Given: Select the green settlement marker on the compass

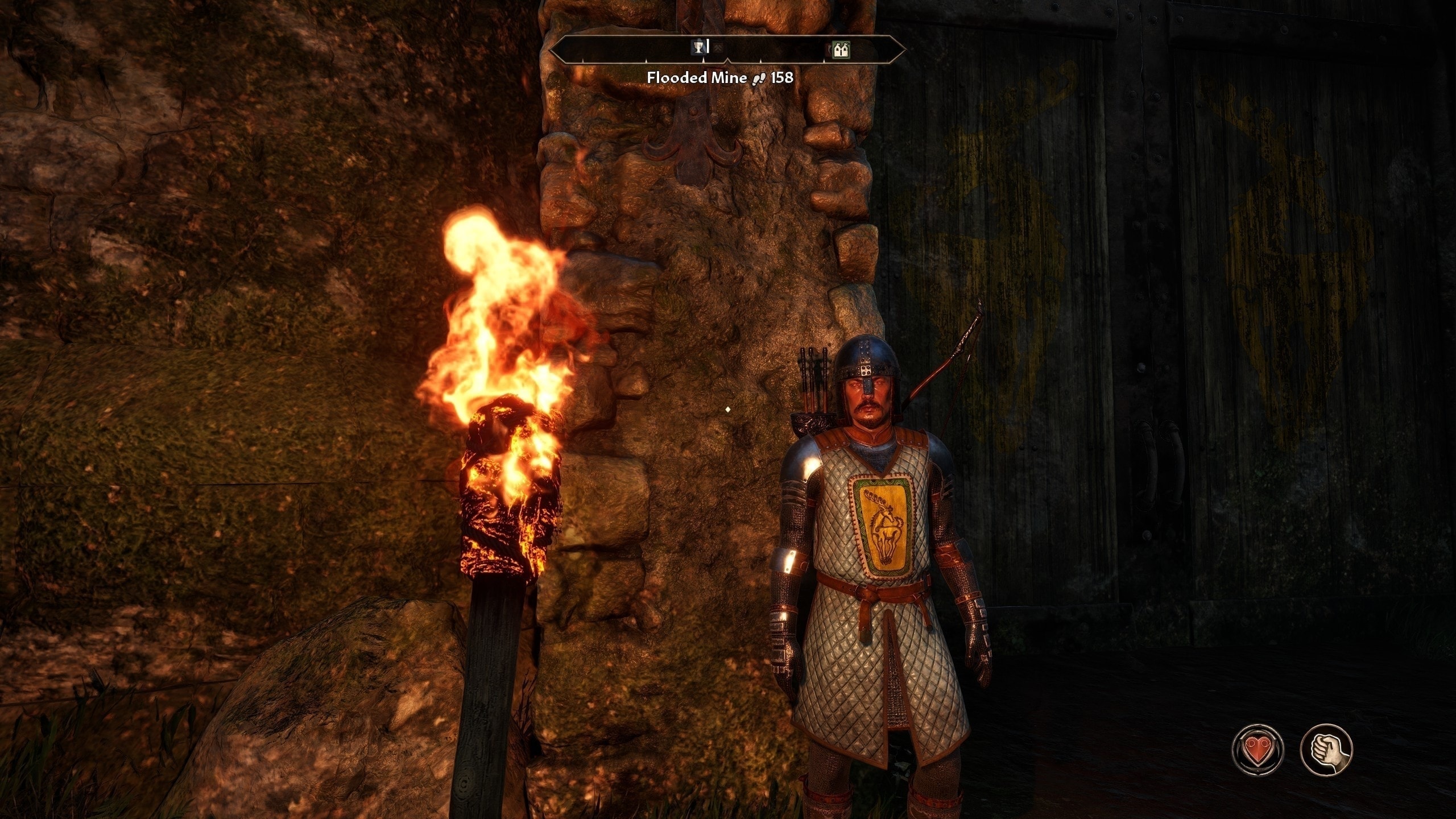Looking at the screenshot, I should [841, 51].
